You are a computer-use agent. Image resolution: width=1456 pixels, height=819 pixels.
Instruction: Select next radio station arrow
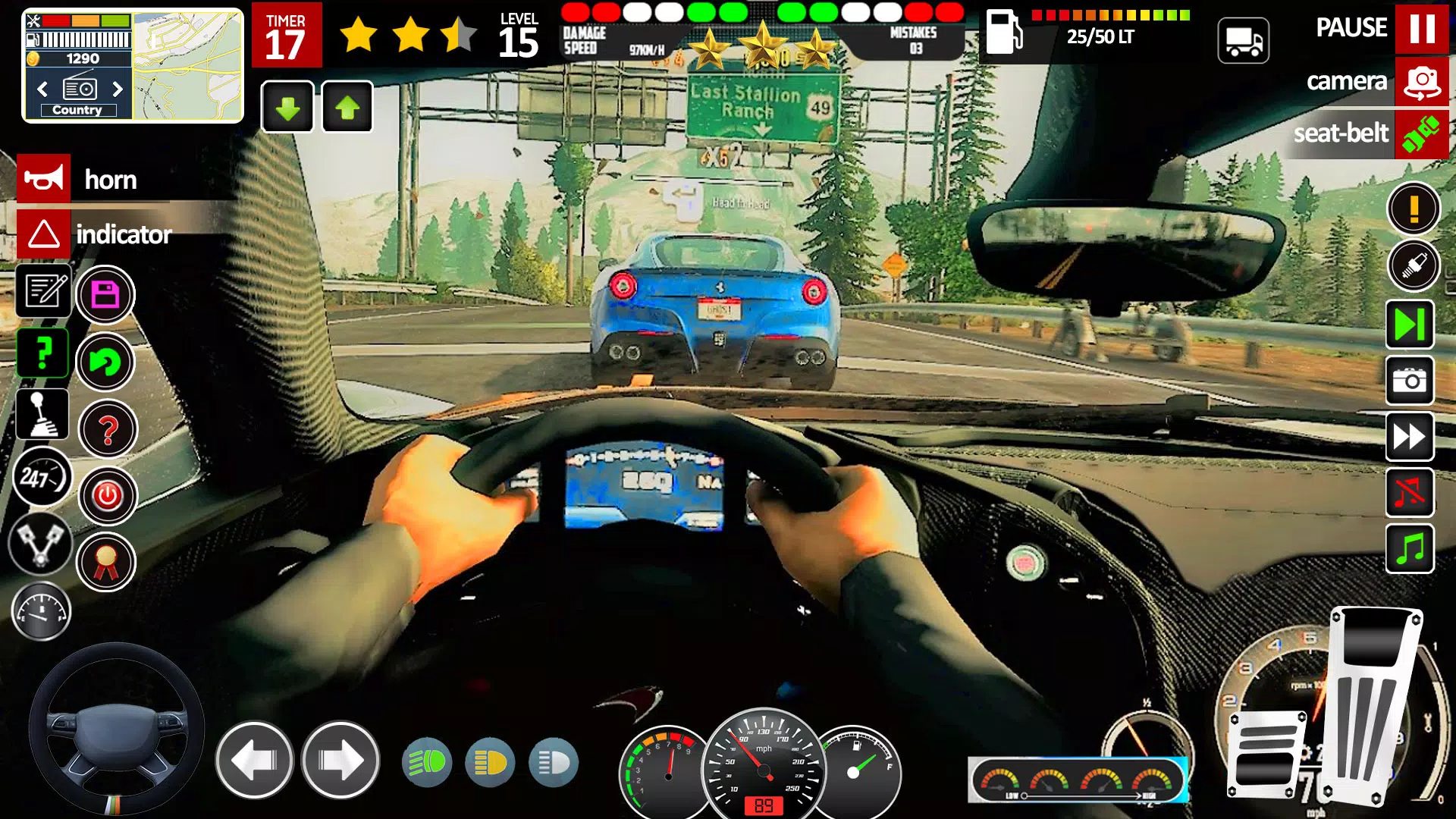[x=118, y=89]
